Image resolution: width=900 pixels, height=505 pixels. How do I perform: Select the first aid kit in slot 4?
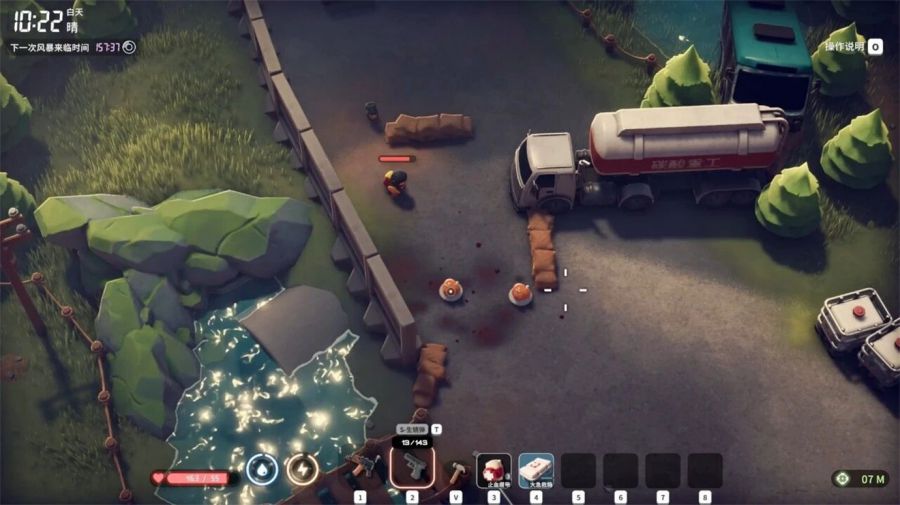(536, 469)
